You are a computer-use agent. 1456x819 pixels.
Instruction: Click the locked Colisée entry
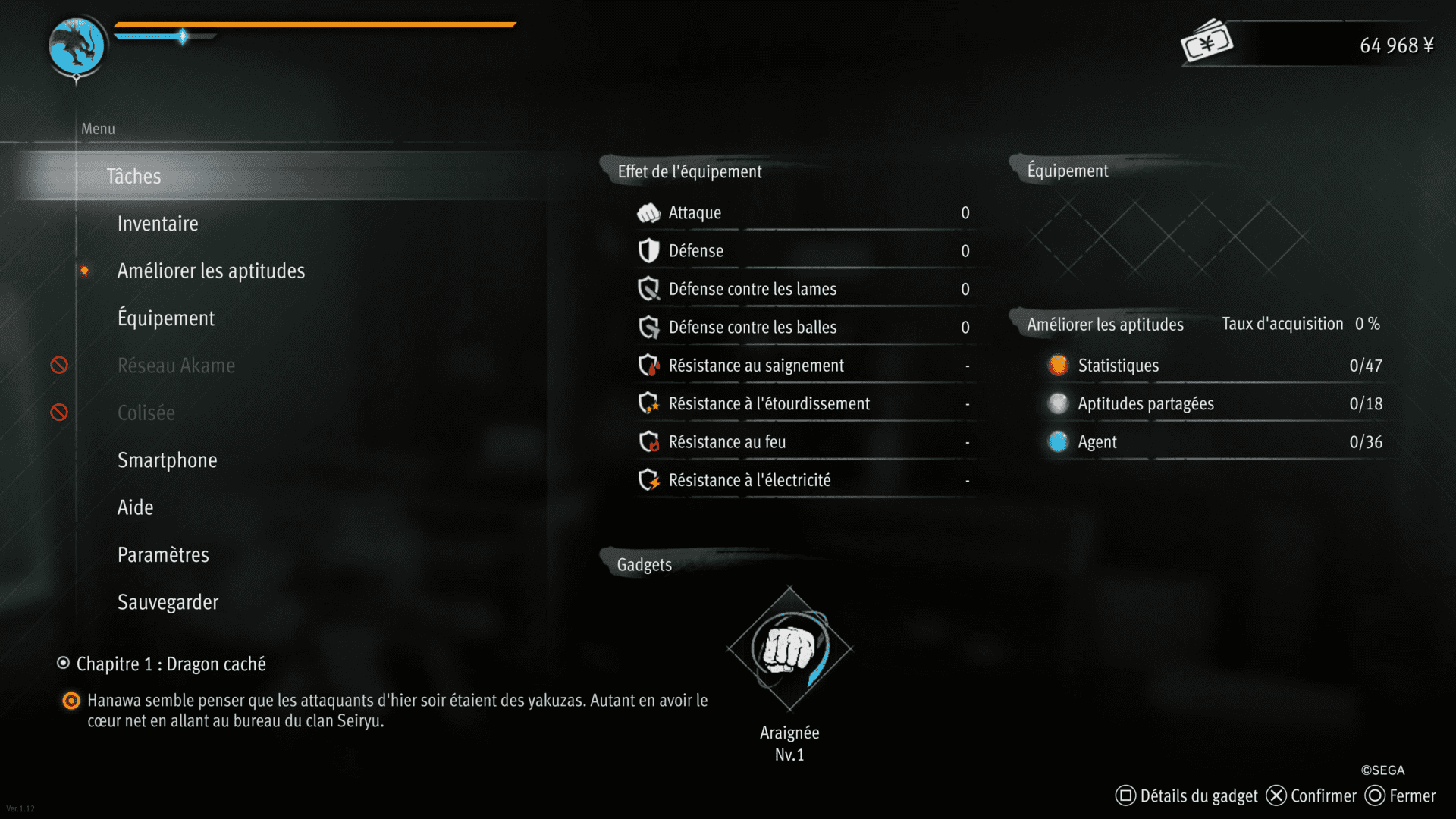coord(146,413)
